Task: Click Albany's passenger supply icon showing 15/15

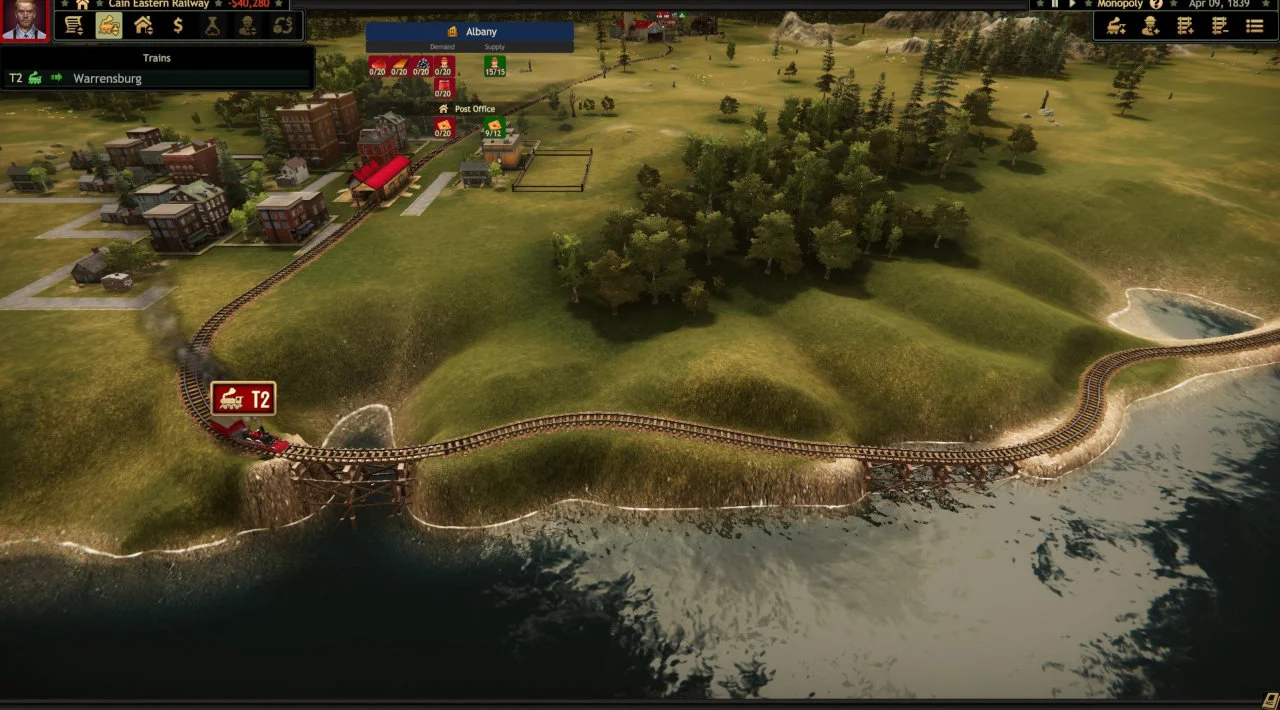Action: [x=495, y=66]
